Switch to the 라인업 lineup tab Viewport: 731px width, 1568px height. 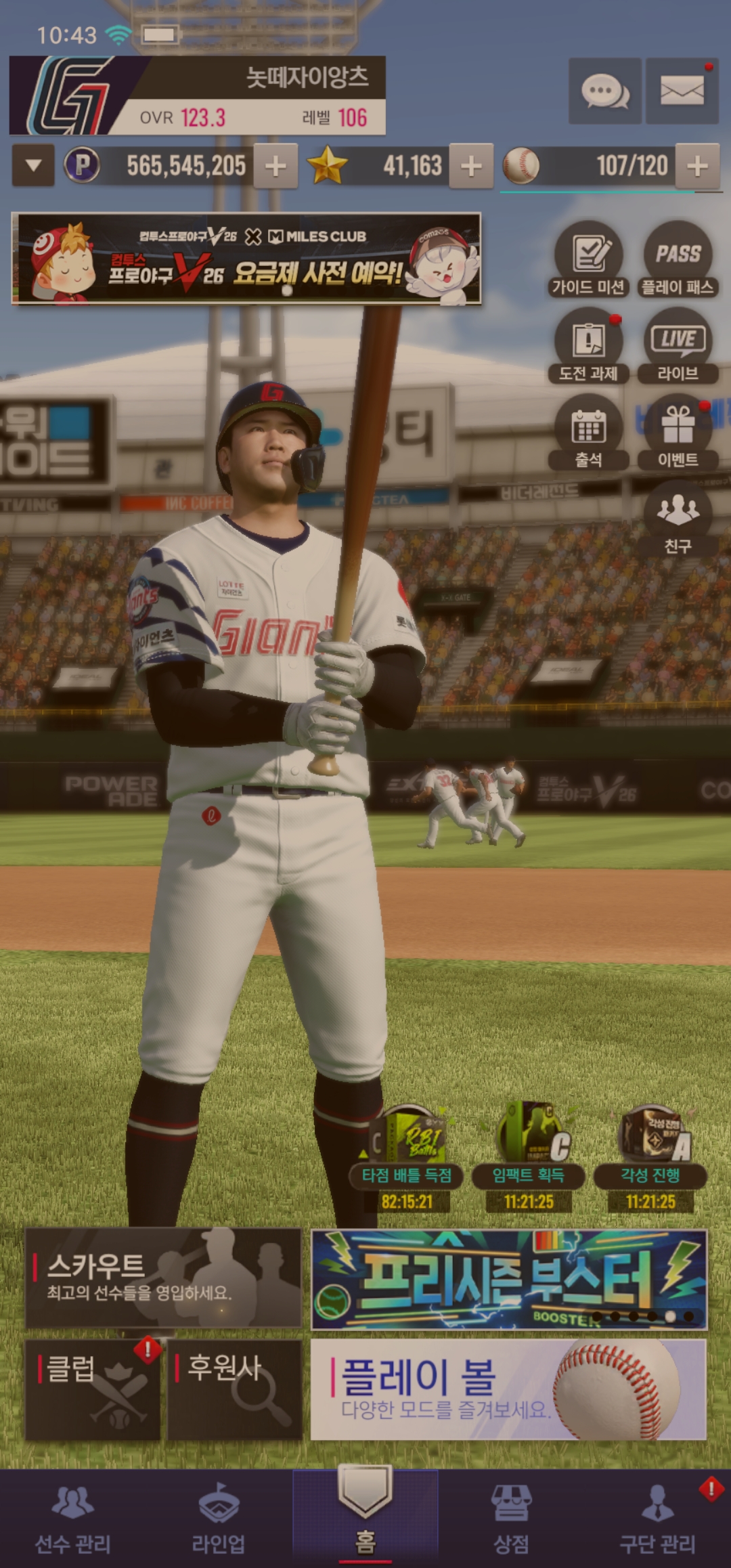pos(219,1518)
